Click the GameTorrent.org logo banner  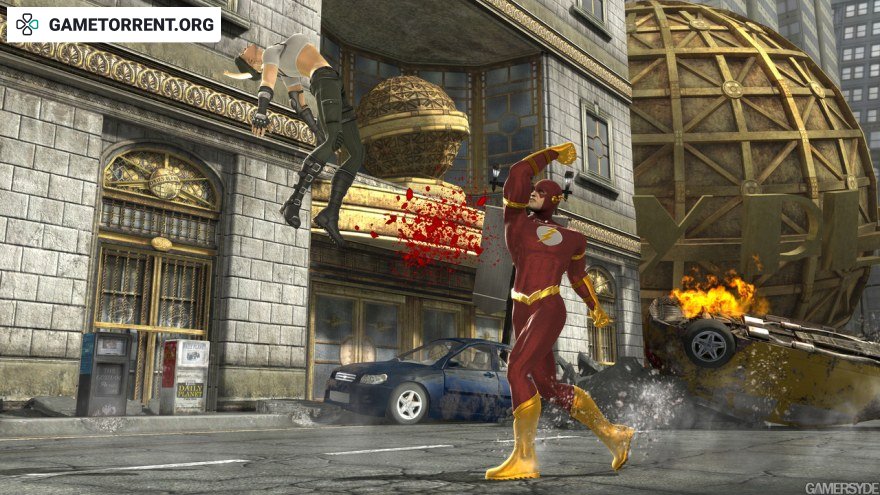point(113,24)
